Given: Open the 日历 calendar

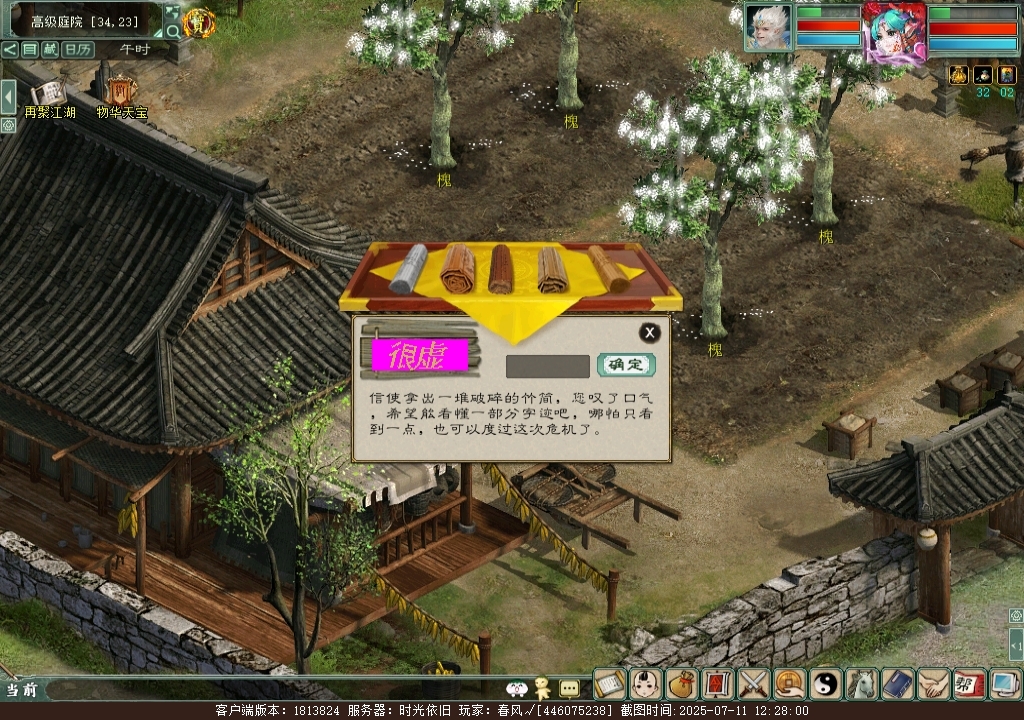Looking at the screenshot, I should (77, 49).
